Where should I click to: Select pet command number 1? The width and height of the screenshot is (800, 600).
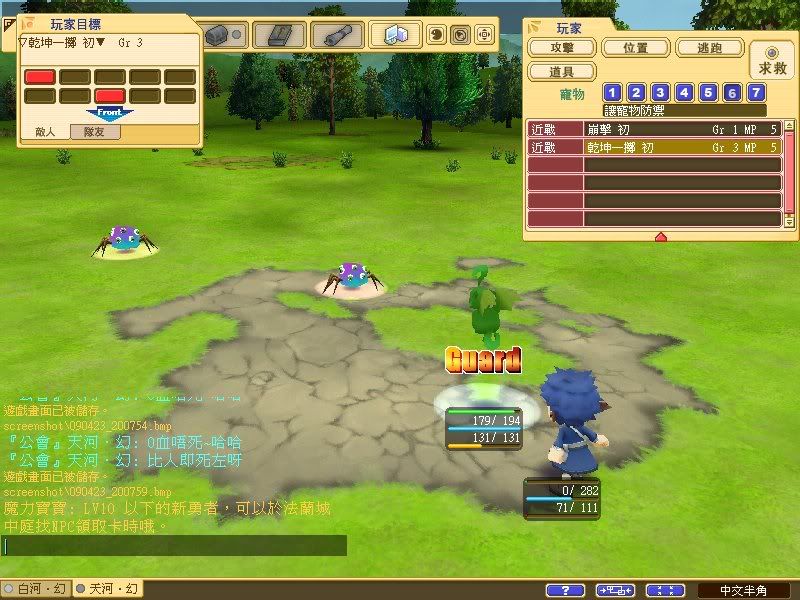(x=613, y=93)
